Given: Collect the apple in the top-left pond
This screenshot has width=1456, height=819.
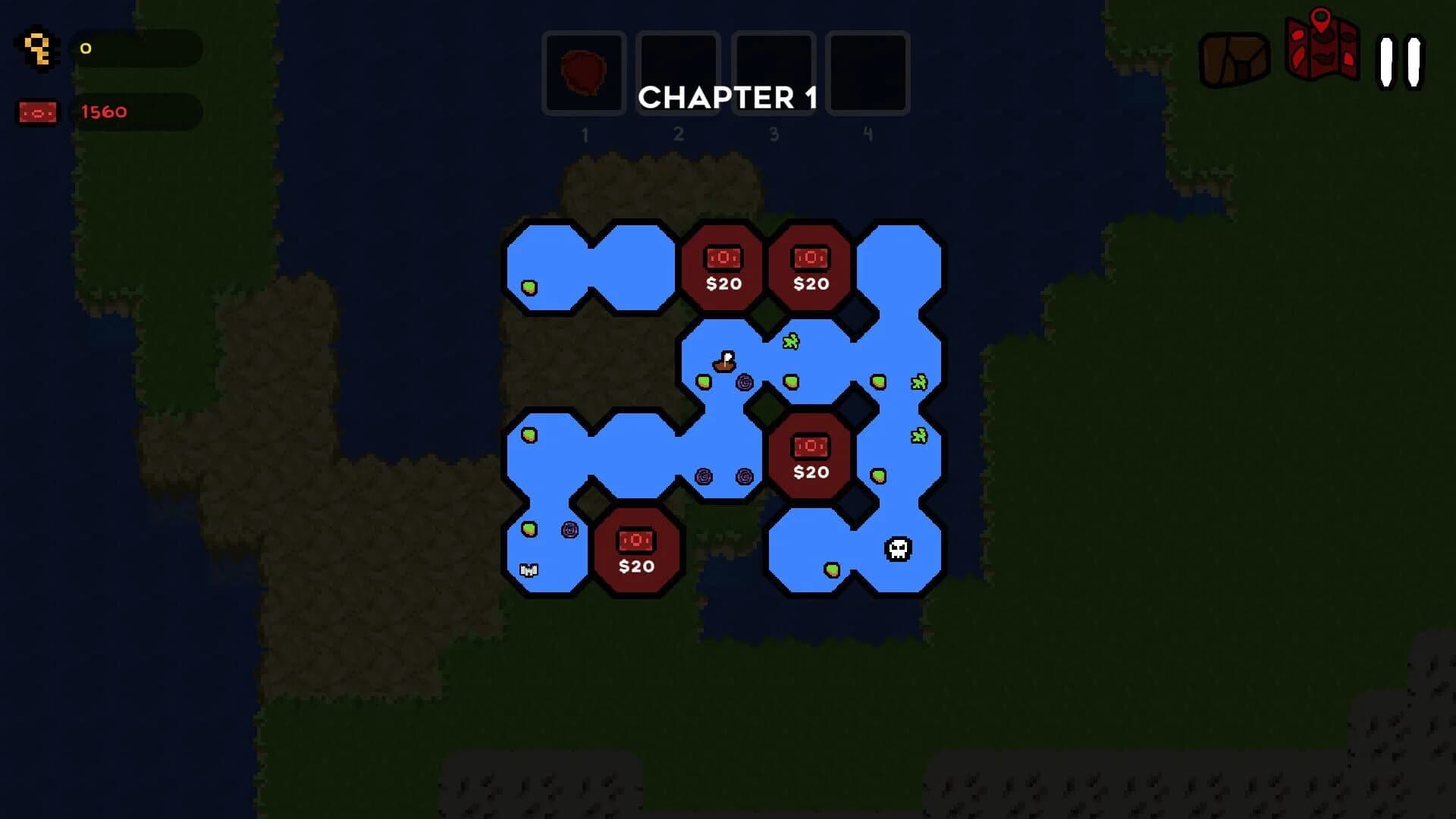Looking at the screenshot, I should pos(531,289).
